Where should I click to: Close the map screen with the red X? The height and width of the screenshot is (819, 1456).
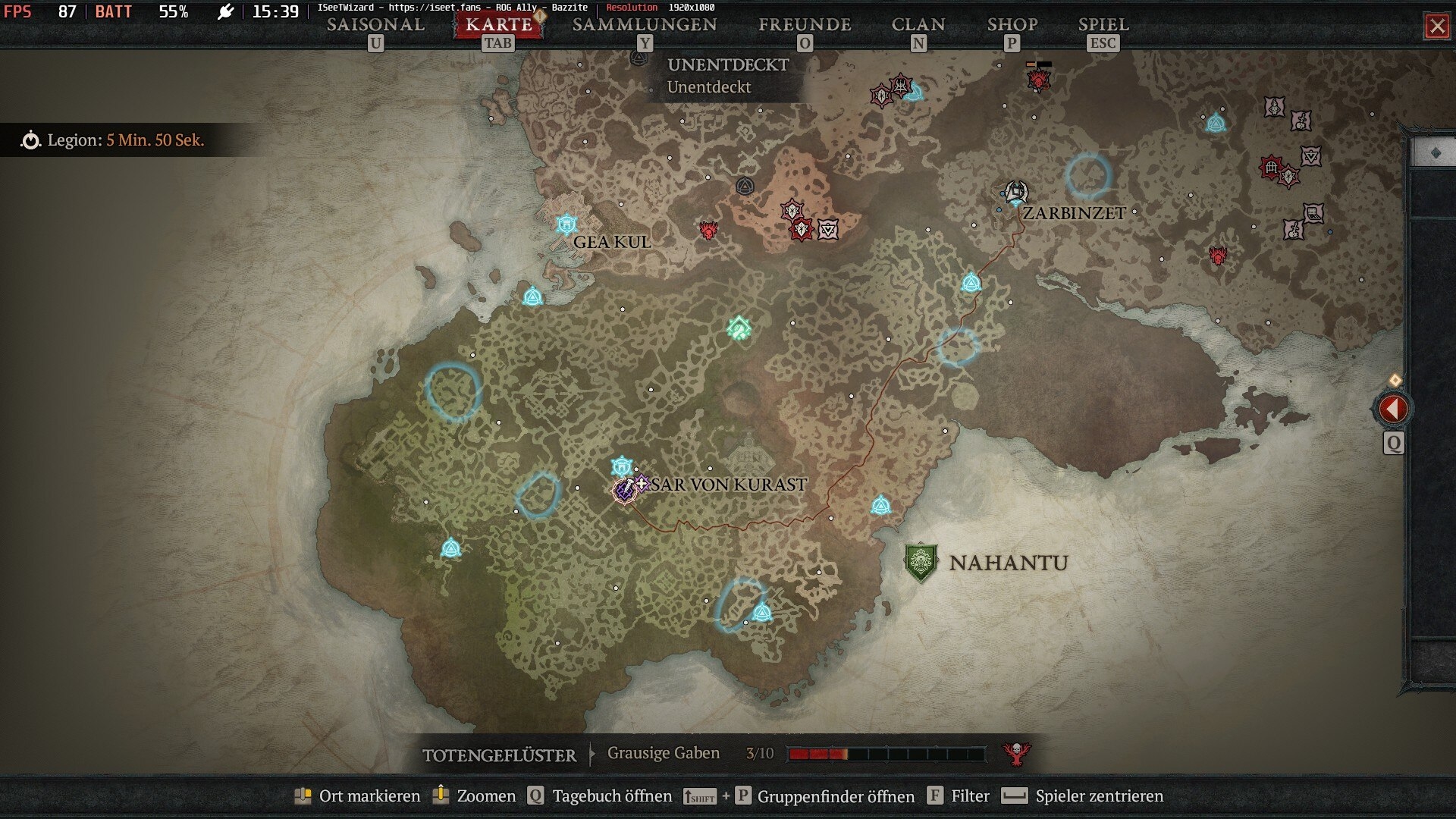click(x=1436, y=27)
